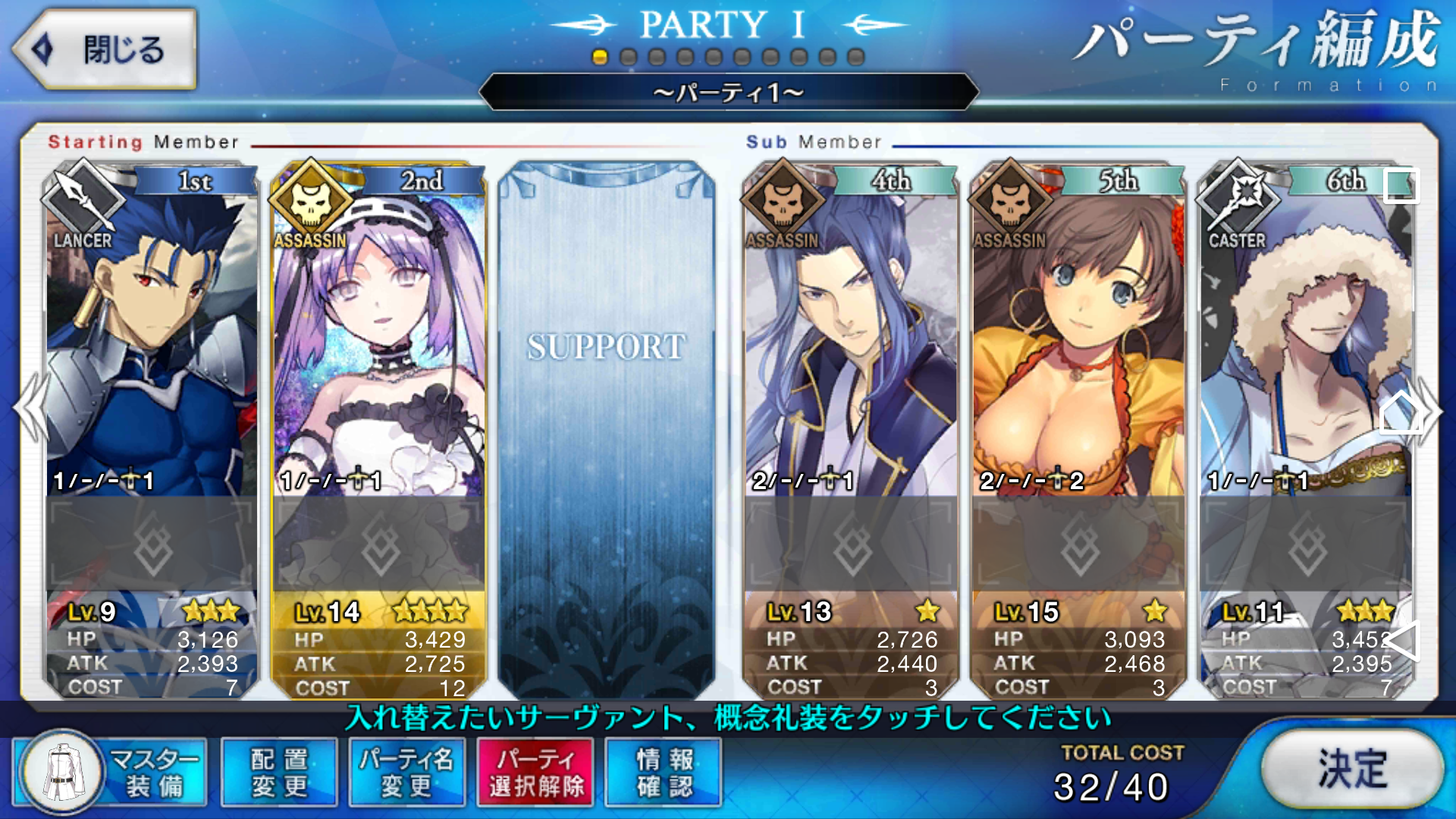Confirm the party with 決定
Viewport: 1456px width, 819px height.
pos(1352,770)
